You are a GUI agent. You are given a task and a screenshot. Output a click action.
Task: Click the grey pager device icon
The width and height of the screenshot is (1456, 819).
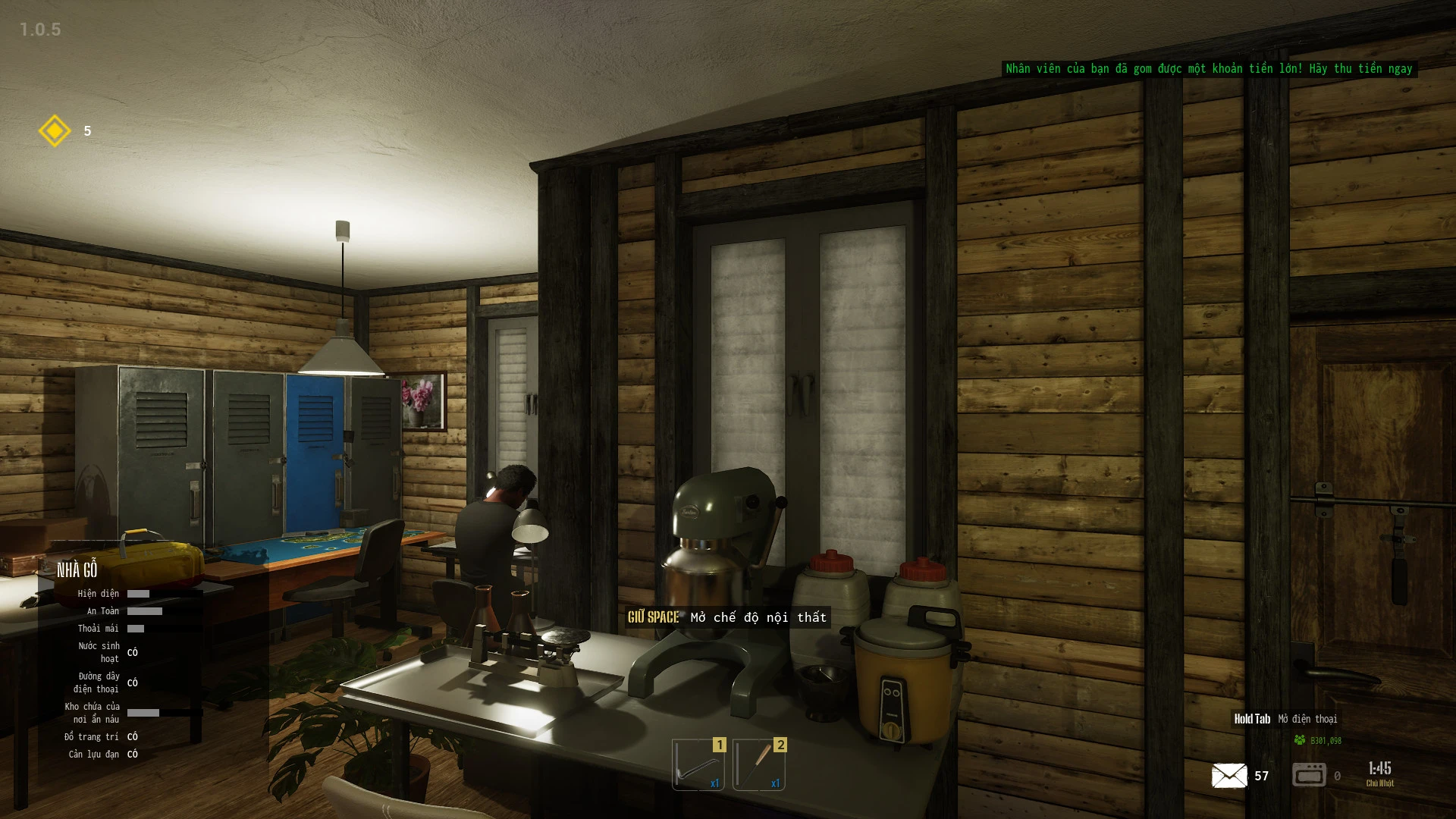[1309, 775]
